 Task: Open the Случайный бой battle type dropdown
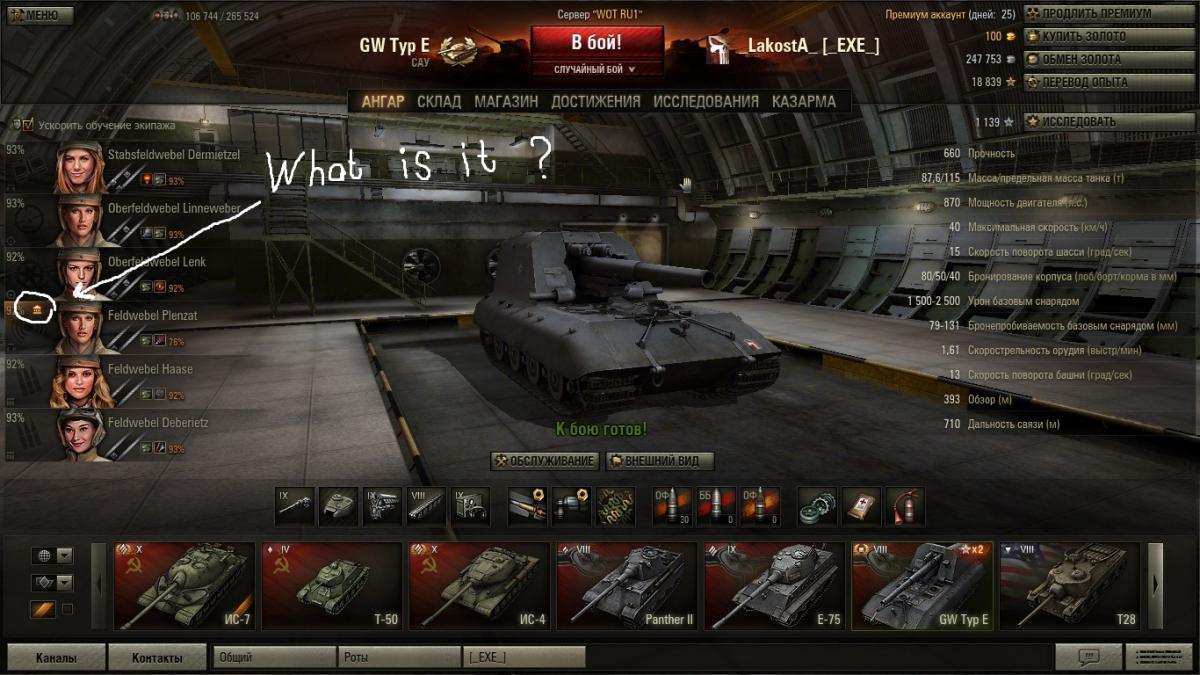[x=596, y=69]
